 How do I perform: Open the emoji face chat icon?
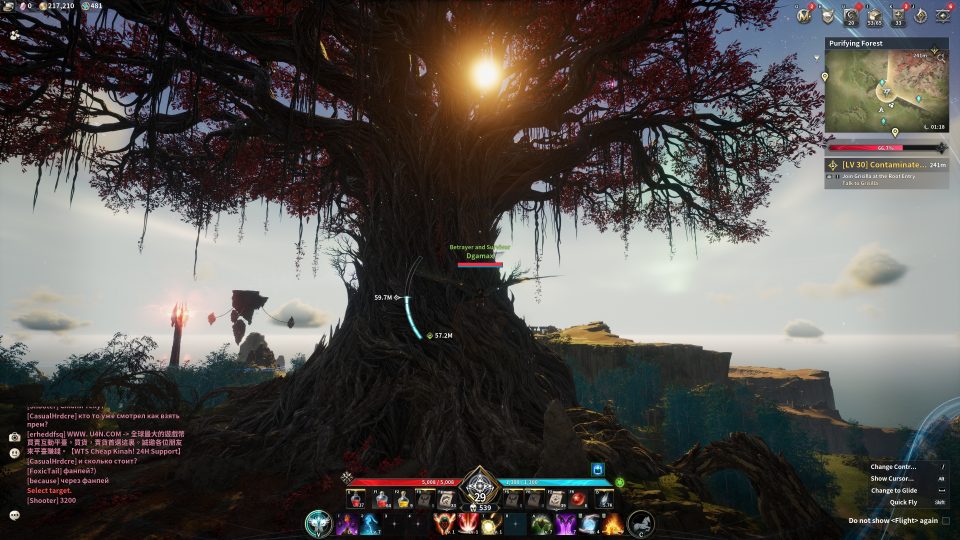(15, 452)
